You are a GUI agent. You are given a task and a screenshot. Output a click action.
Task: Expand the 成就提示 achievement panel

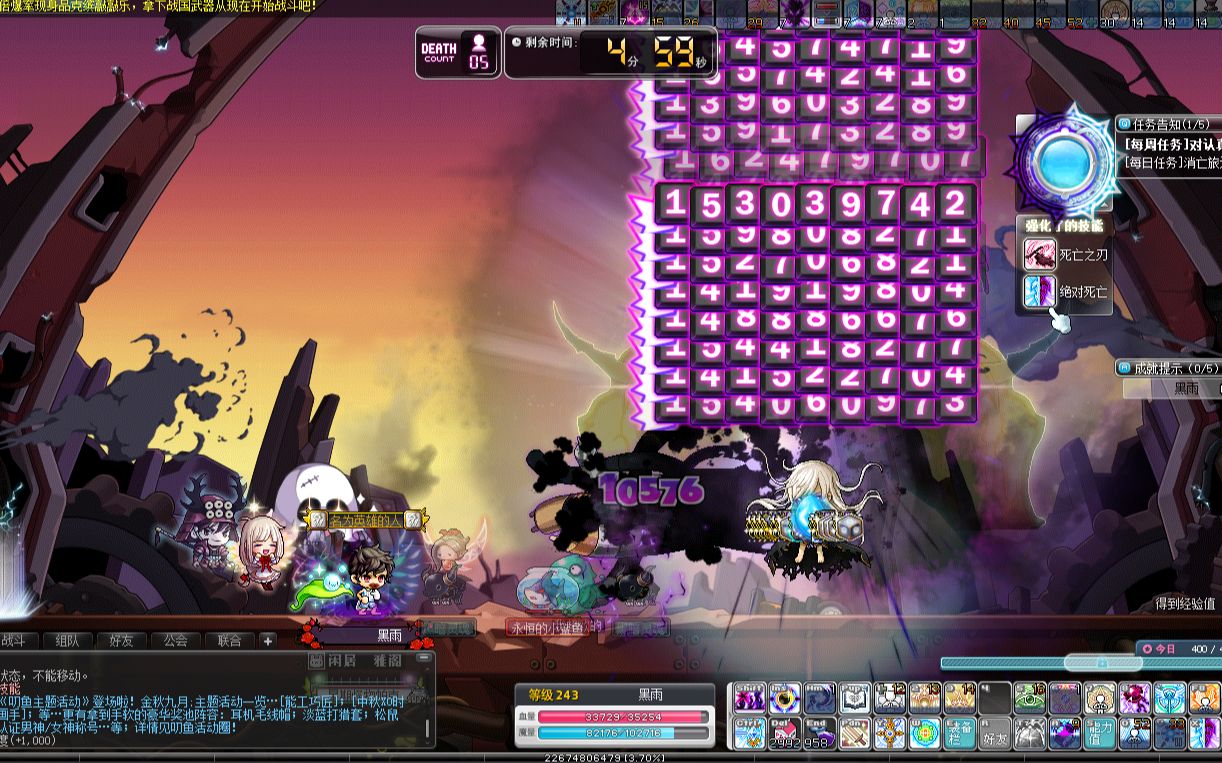pos(1165,368)
